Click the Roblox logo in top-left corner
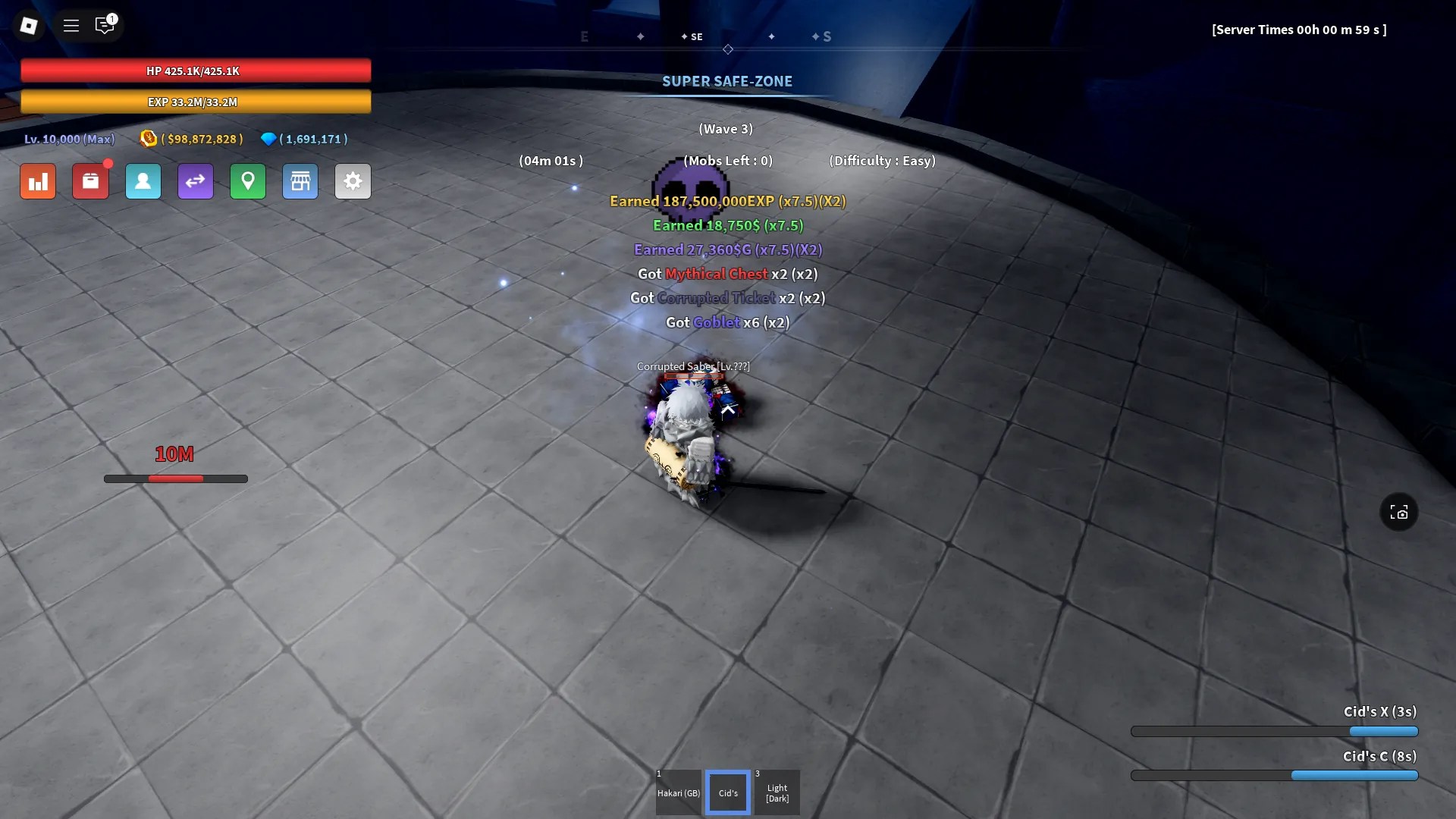Viewport: 1456px width, 819px height. (x=29, y=25)
